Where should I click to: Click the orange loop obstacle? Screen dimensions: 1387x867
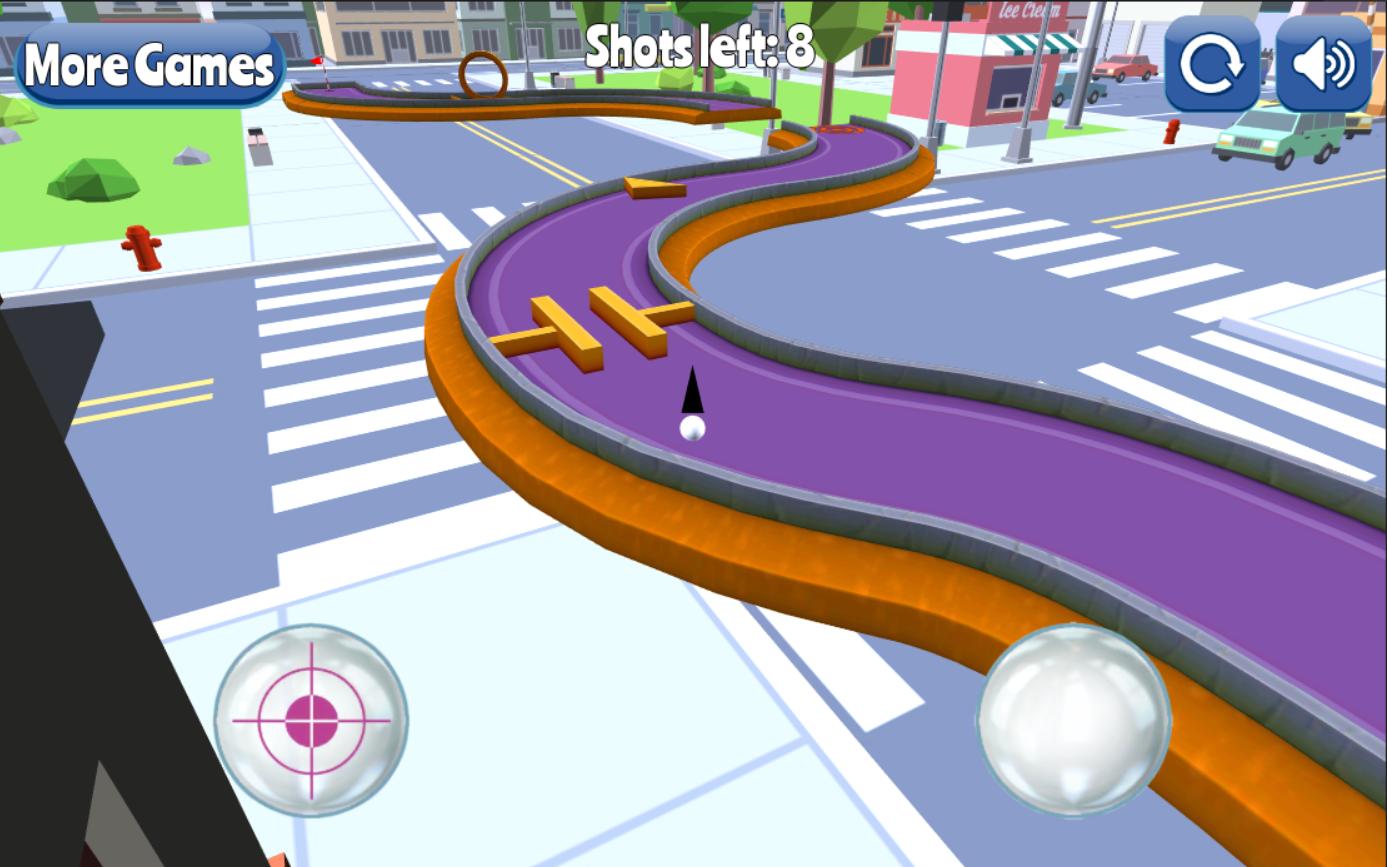click(485, 75)
